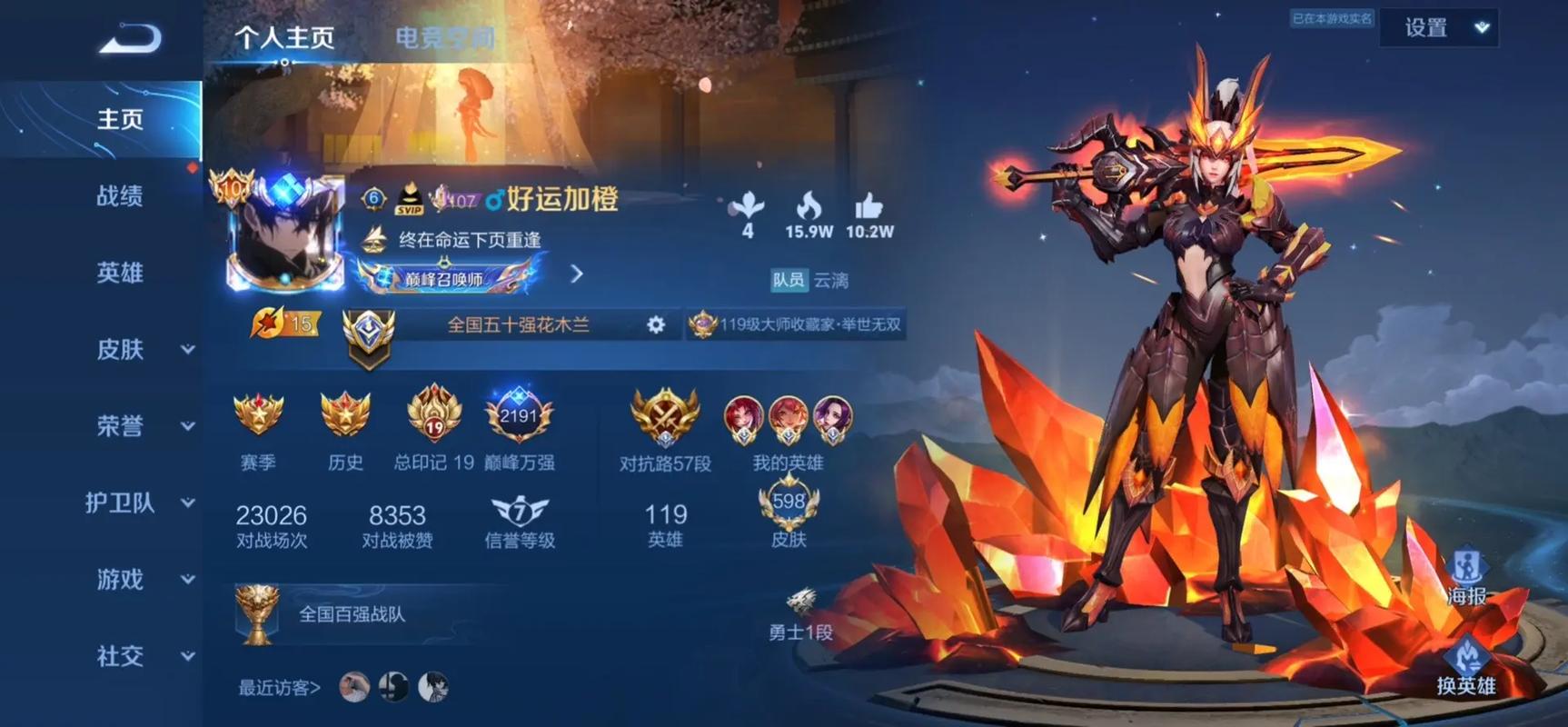This screenshot has width=1568, height=727.
Task: Switch to the 电竞空间 tab
Action: pos(444,36)
